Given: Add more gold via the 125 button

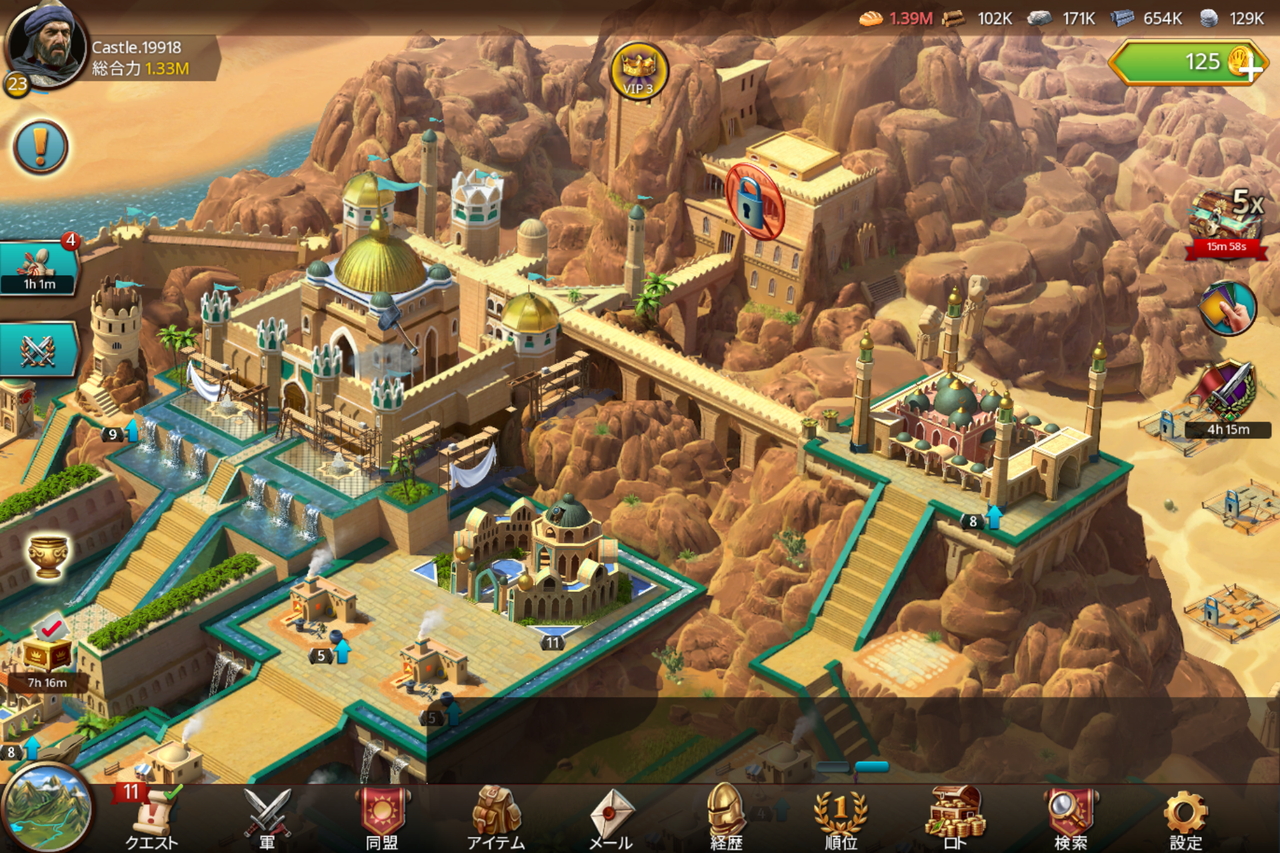Looking at the screenshot, I should coord(1188,62).
